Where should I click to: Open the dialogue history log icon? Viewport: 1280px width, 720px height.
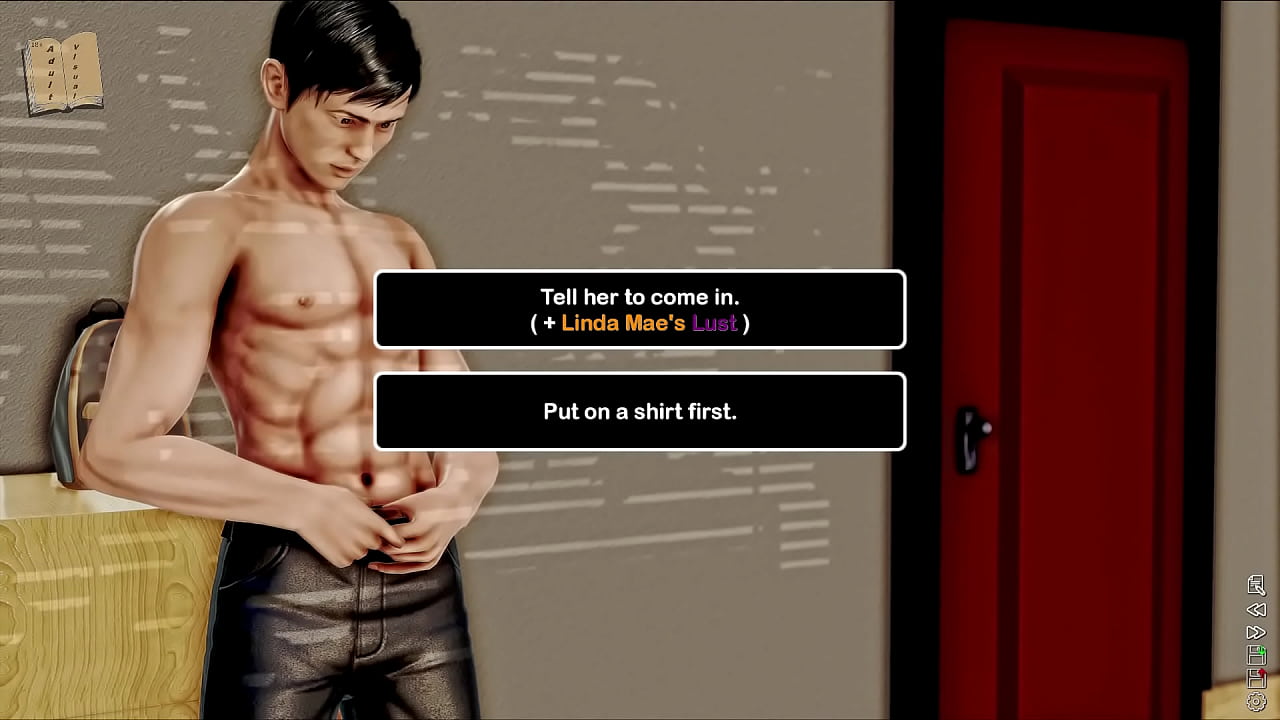pyautogui.click(x=1256, y=585)
